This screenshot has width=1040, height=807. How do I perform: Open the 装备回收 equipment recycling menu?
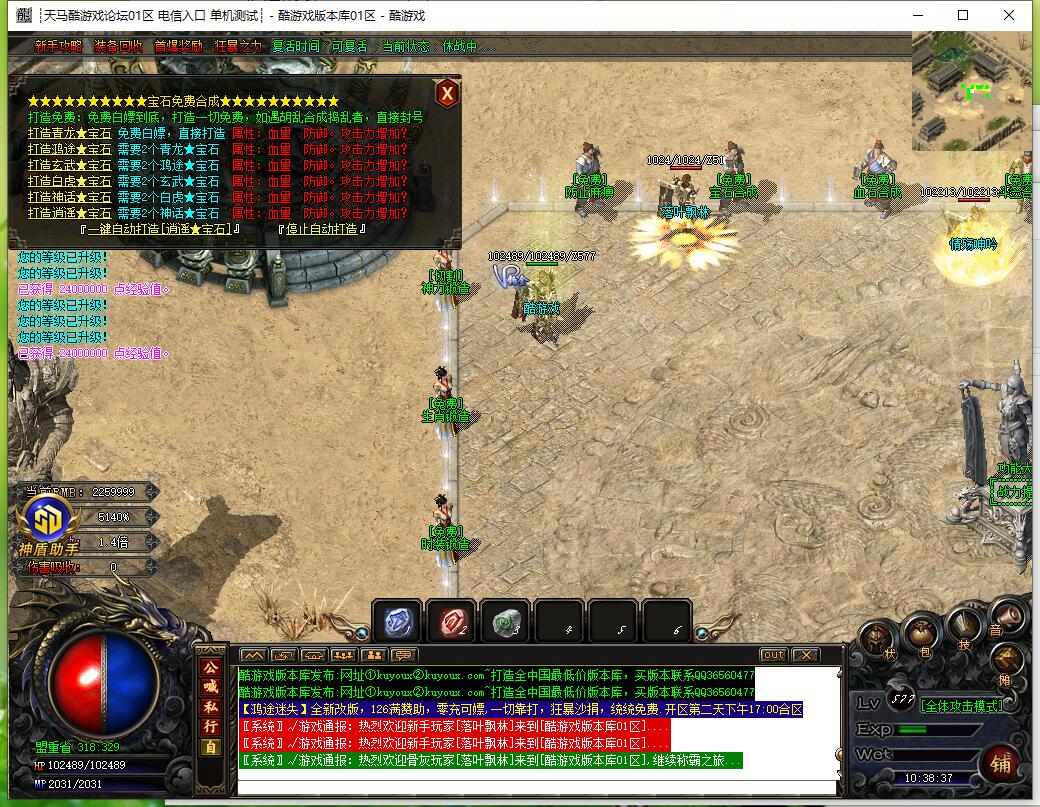tap(118, 46)
